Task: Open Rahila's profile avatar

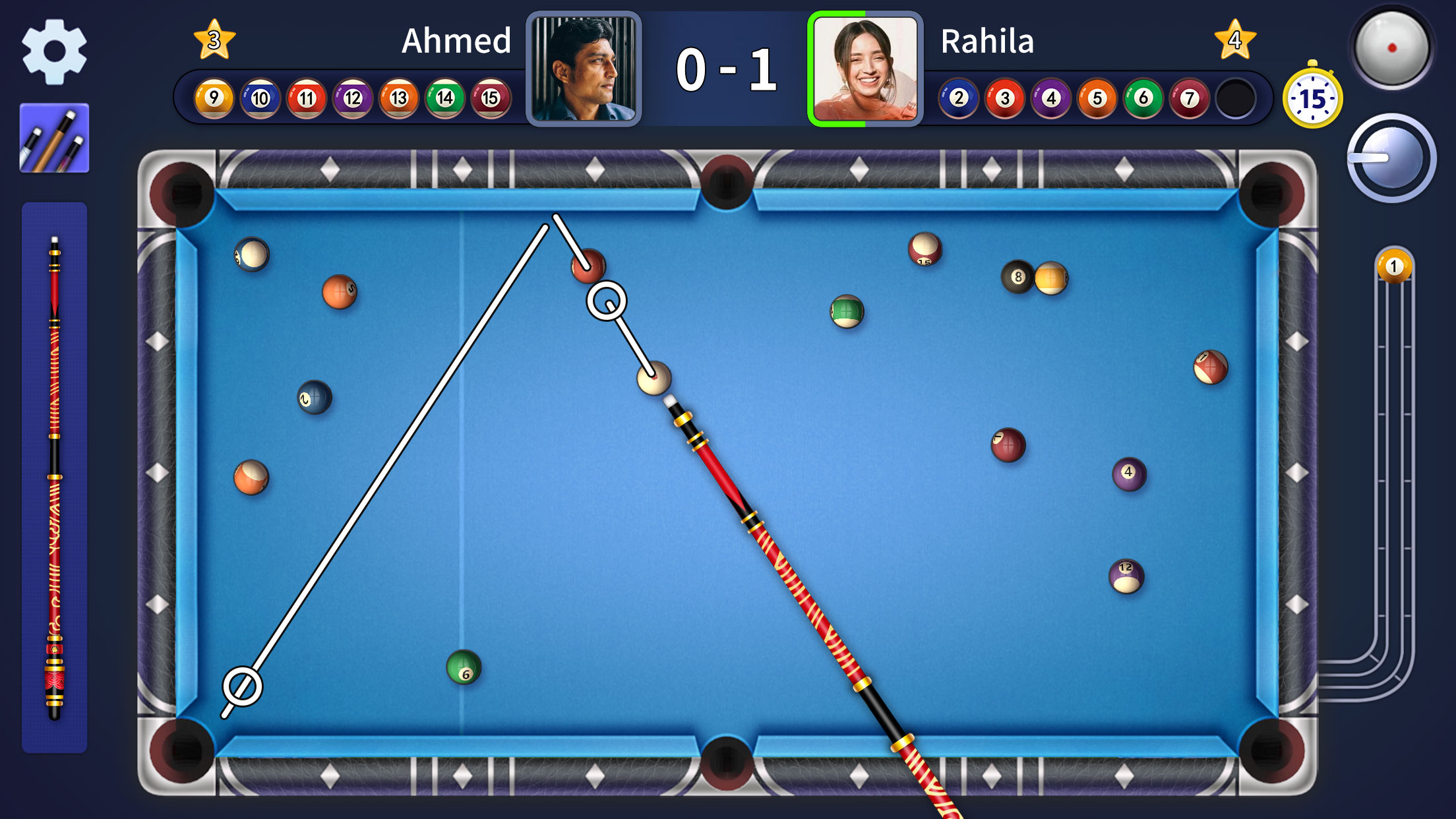Action: click(864, 69)
